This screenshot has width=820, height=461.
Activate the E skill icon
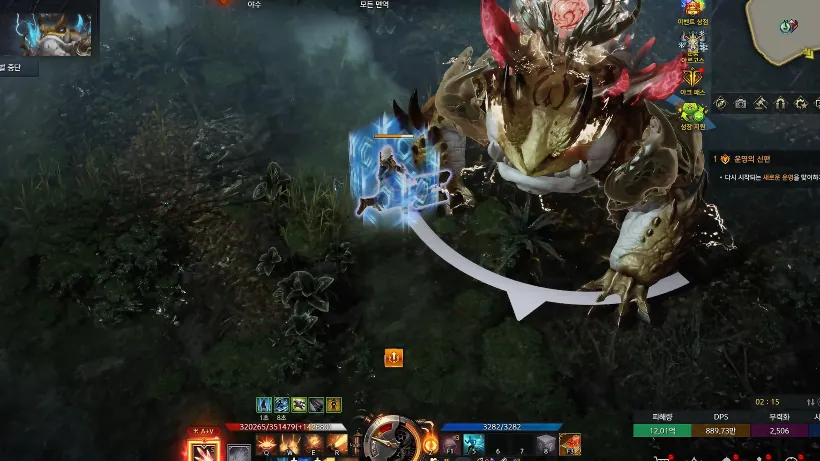(315, 443)
